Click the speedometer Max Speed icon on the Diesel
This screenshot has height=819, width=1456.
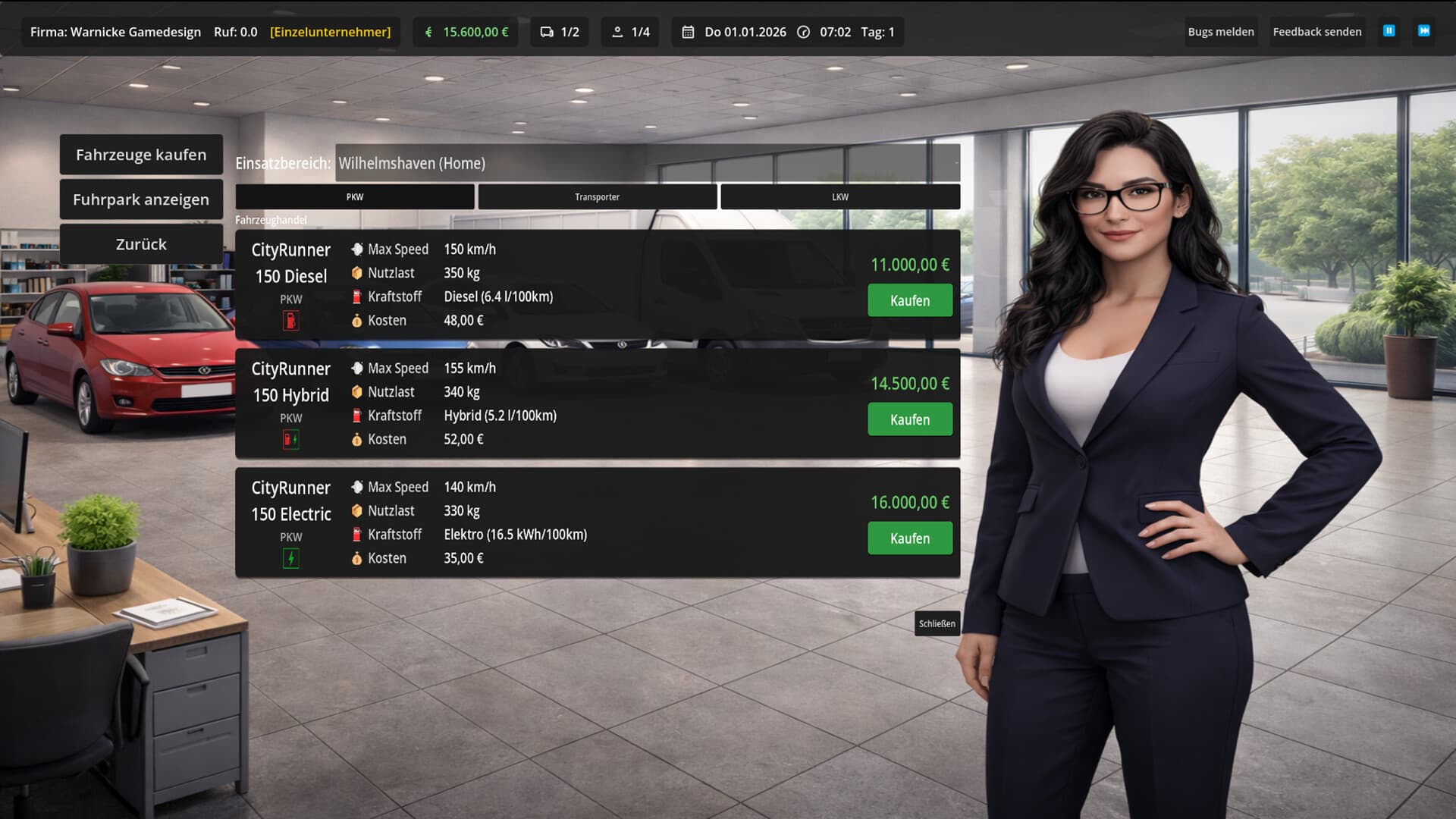(x=356, y=249)
